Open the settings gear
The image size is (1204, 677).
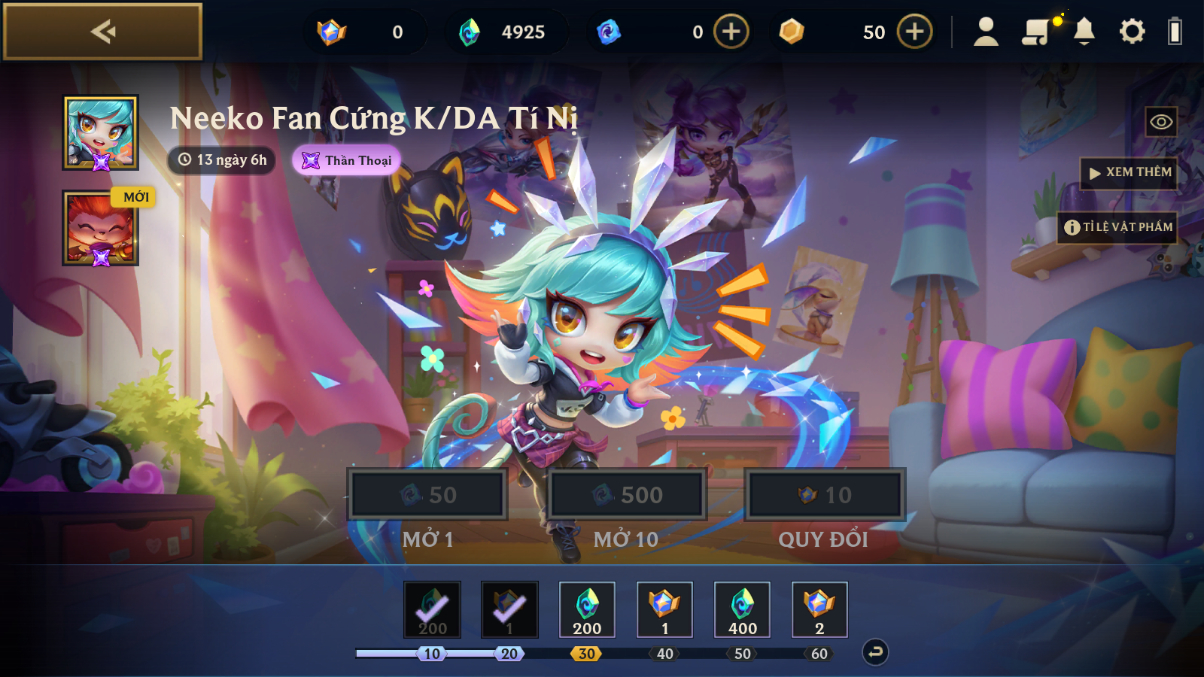pos(1131,32)
